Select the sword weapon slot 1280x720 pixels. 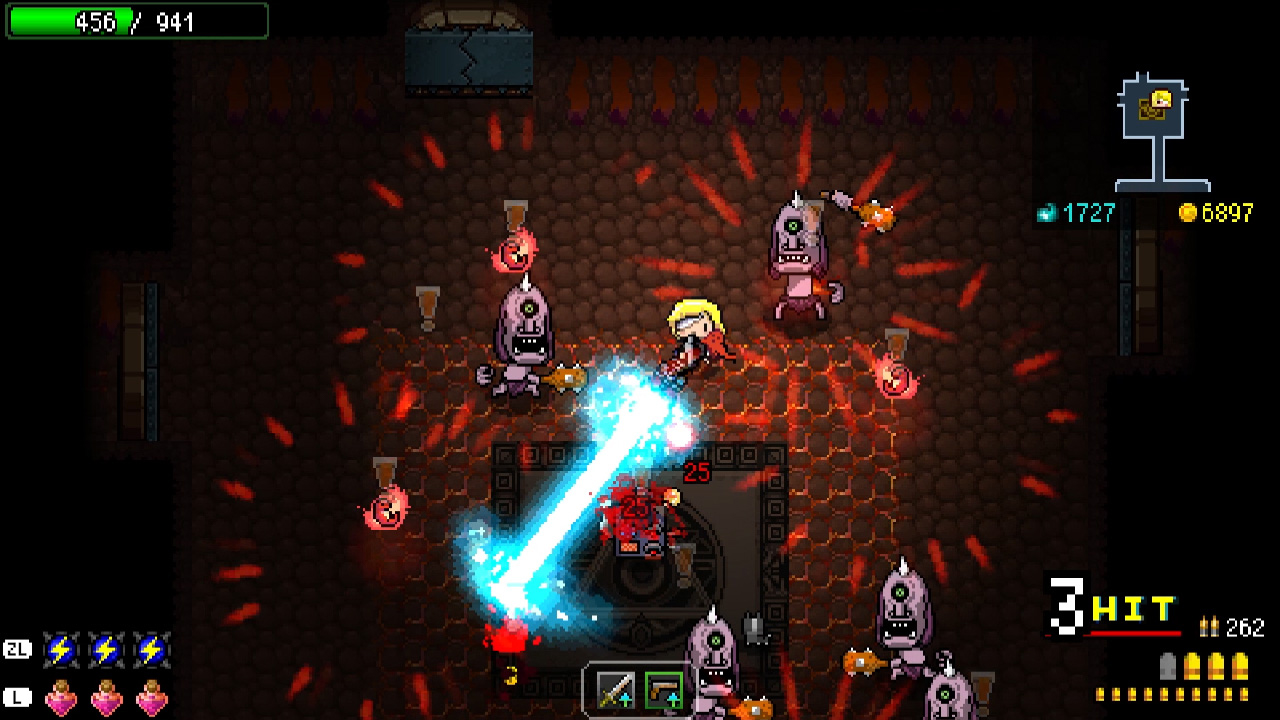pos(616,691)
